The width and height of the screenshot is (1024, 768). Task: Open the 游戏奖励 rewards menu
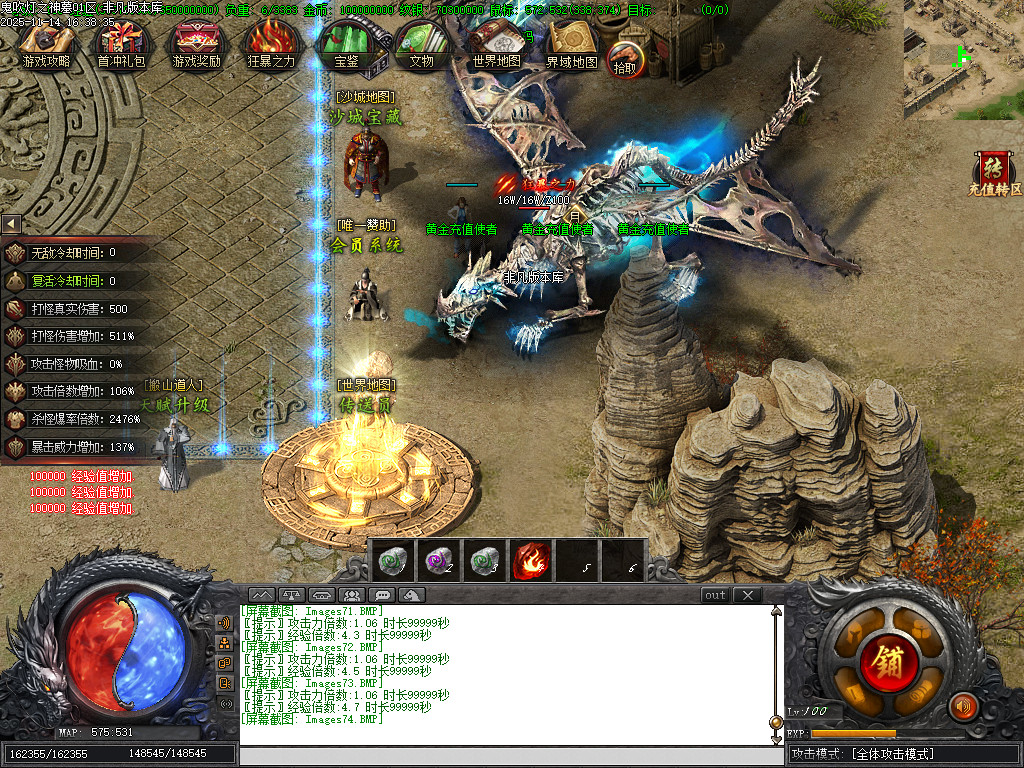[196, 45]
